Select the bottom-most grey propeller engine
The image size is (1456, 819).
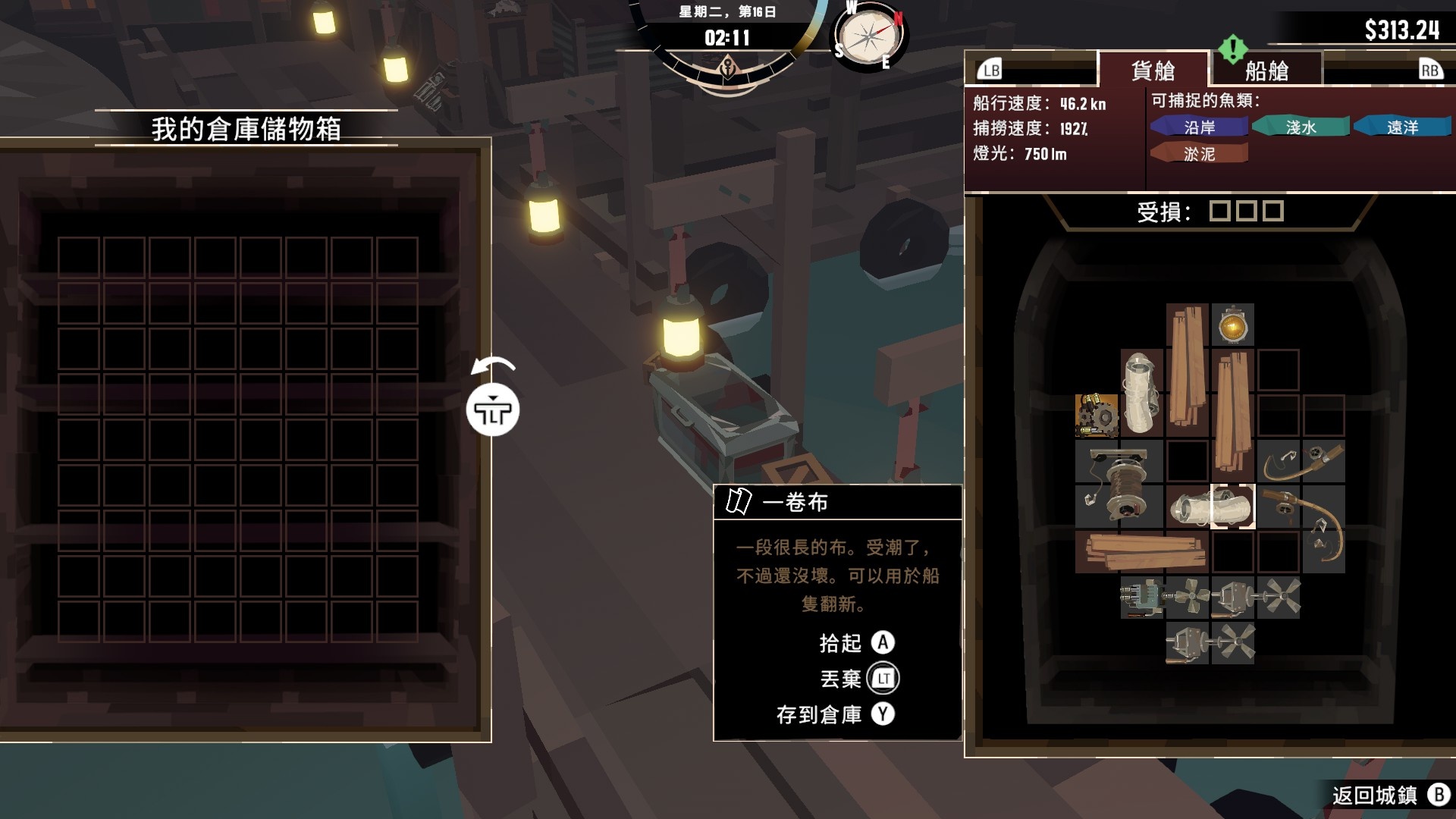(1210, 643)
